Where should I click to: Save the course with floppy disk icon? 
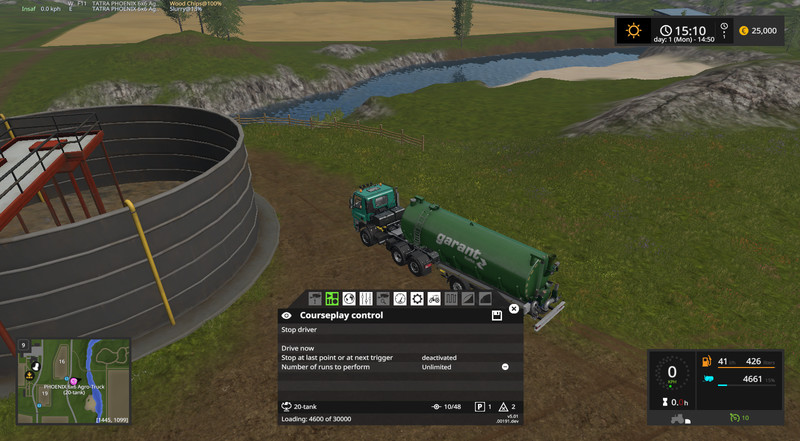497,315
